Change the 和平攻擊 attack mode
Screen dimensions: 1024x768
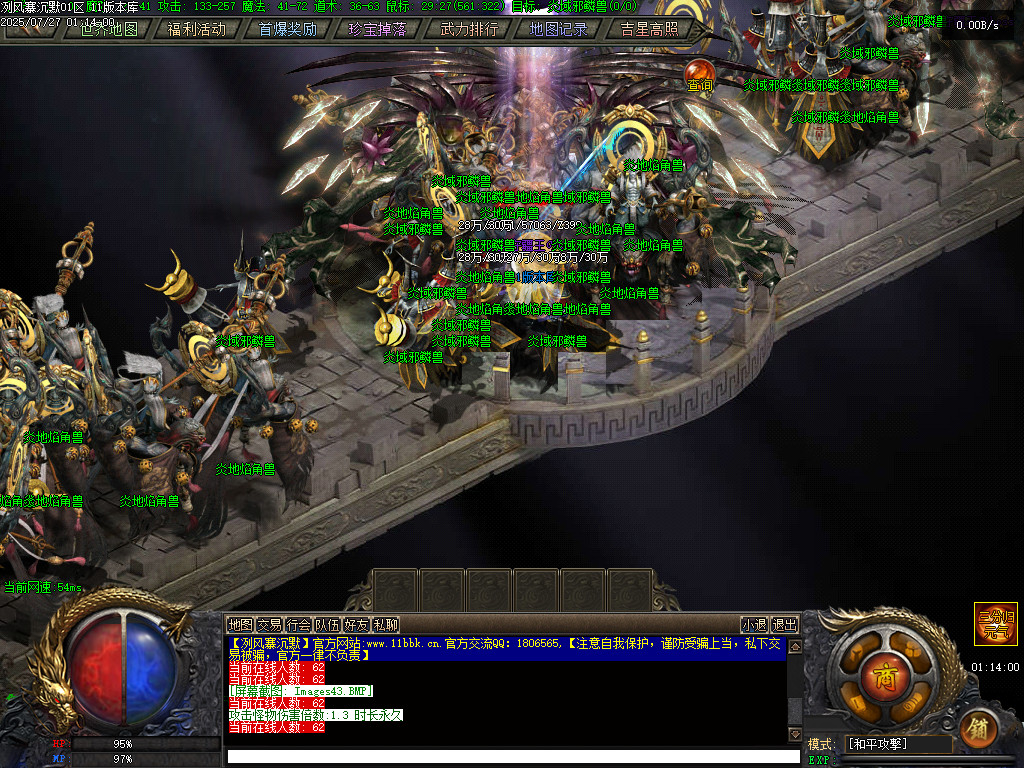pyautogui.click(x=898, y=744)
